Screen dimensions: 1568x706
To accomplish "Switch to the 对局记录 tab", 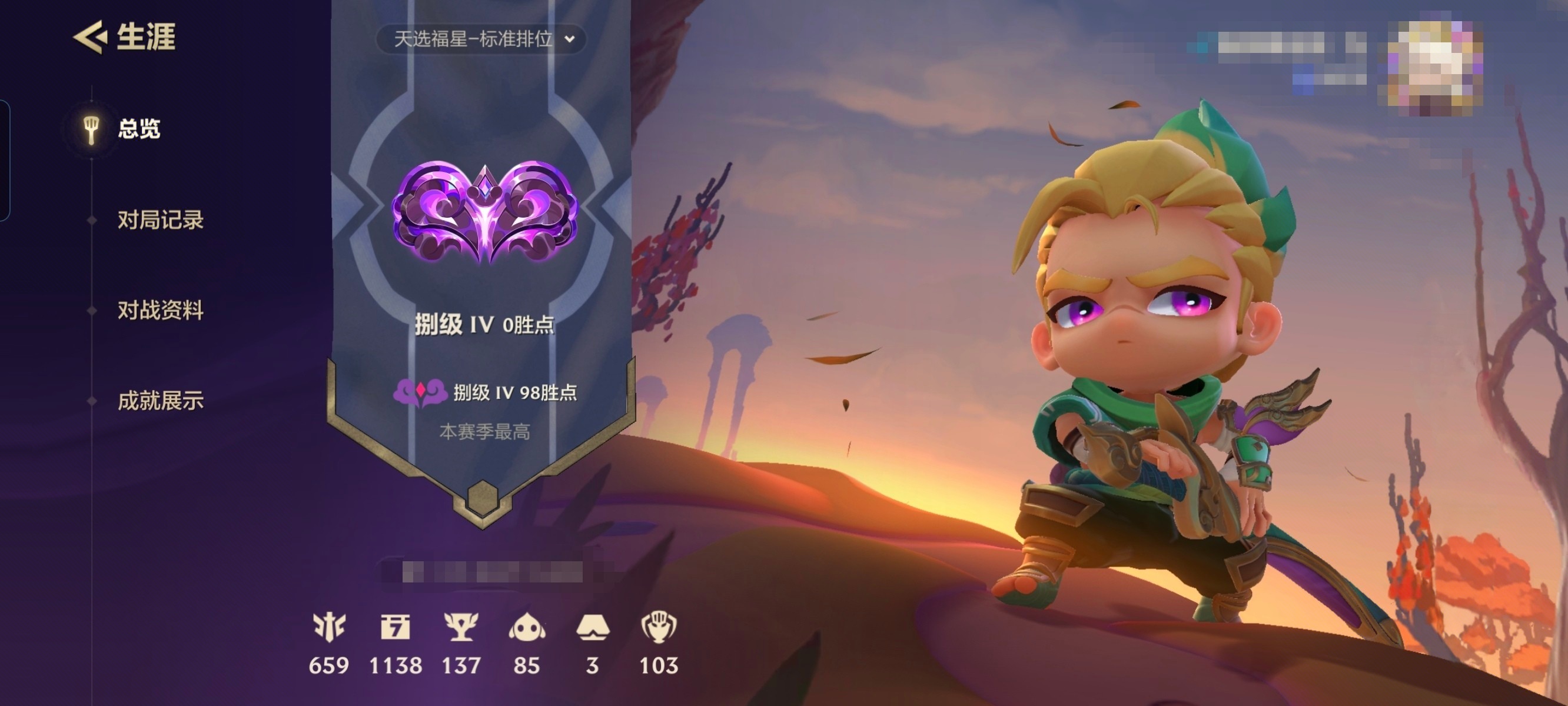I will (x=161, y=220).
